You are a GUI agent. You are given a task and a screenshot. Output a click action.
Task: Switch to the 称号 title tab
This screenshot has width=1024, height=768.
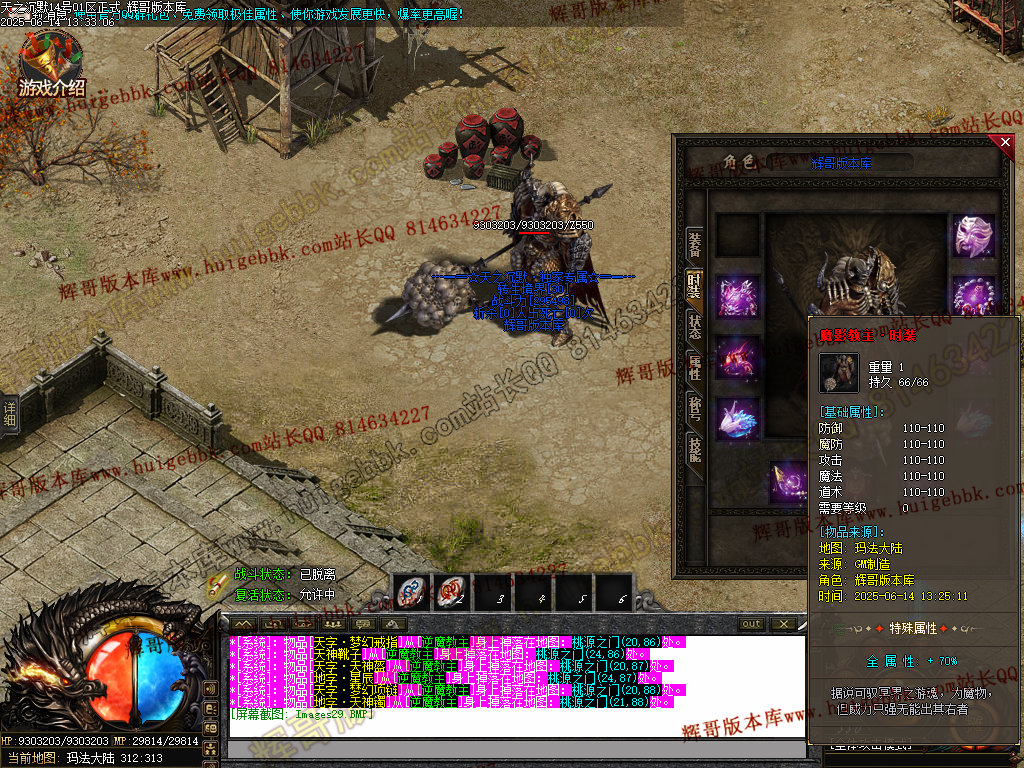pos(694,407)
